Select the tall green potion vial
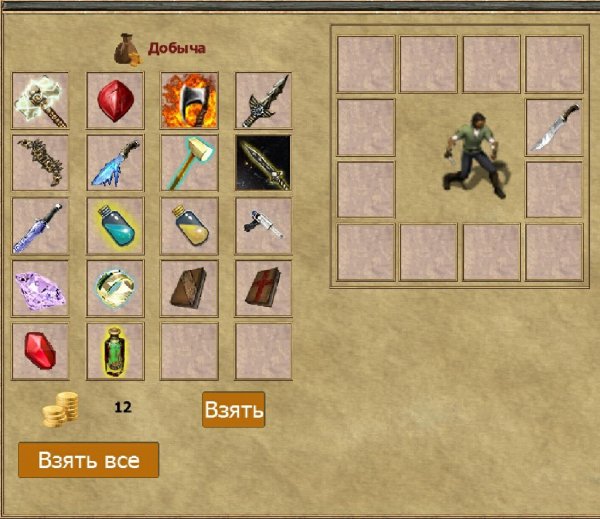 click(x=115, y=351)
